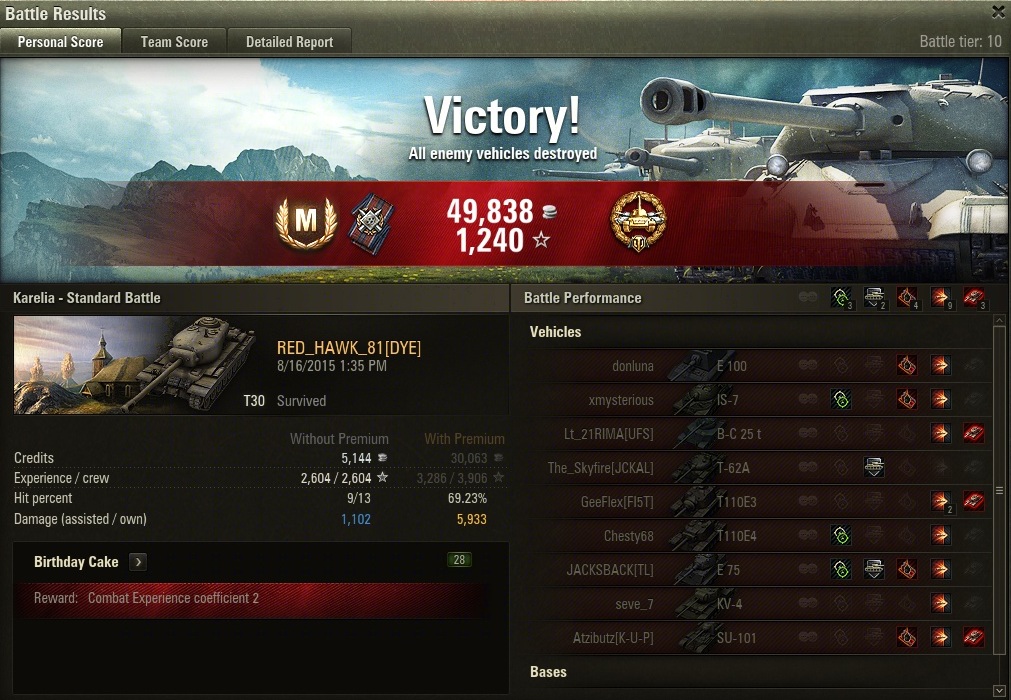Select the Chesty68 T110E4 row
The width and height of the screenshot is (1011, 700).
pyautogui.click(x=760, y=536)
